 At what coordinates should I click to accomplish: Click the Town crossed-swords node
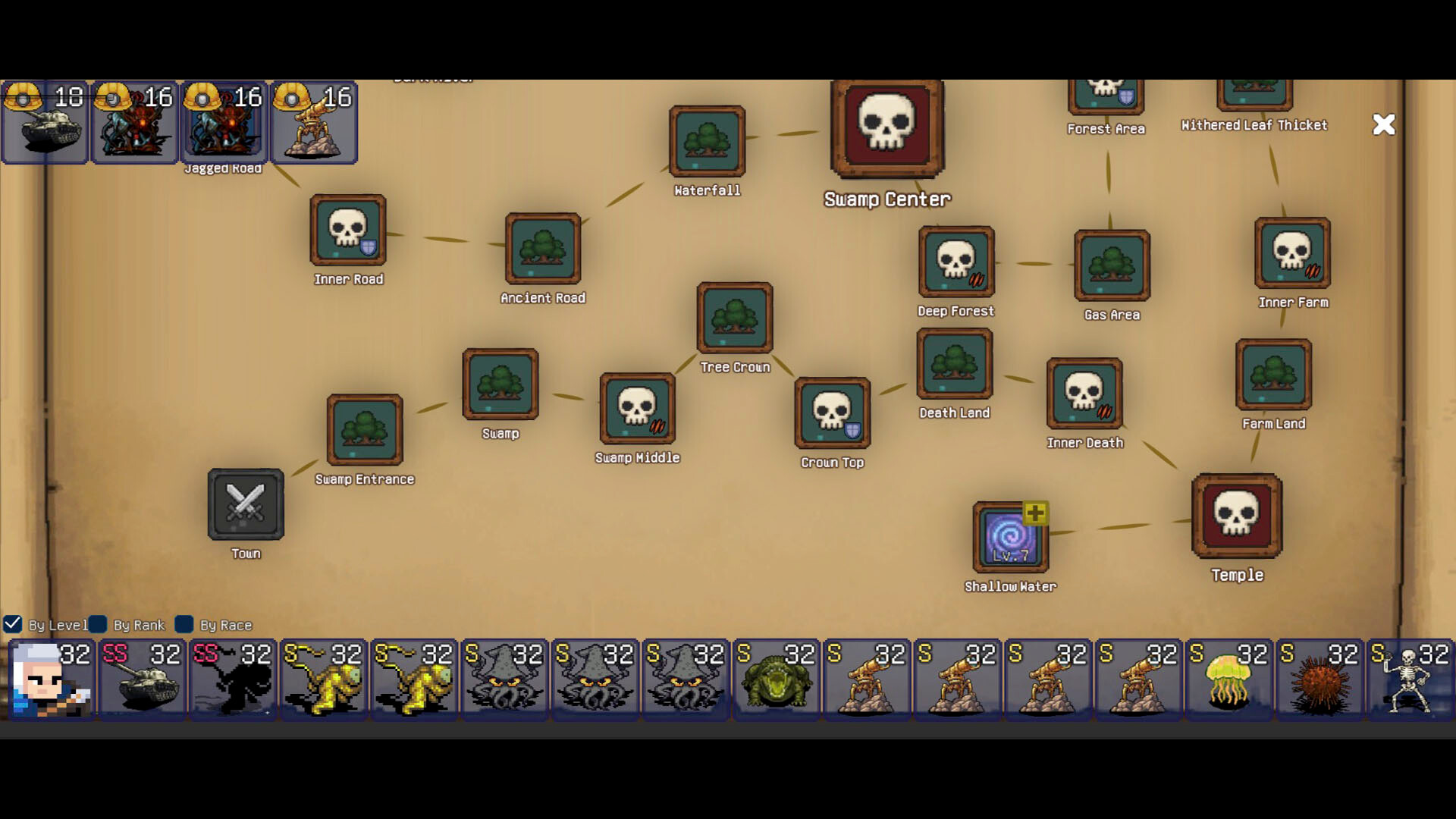point(245,505)
